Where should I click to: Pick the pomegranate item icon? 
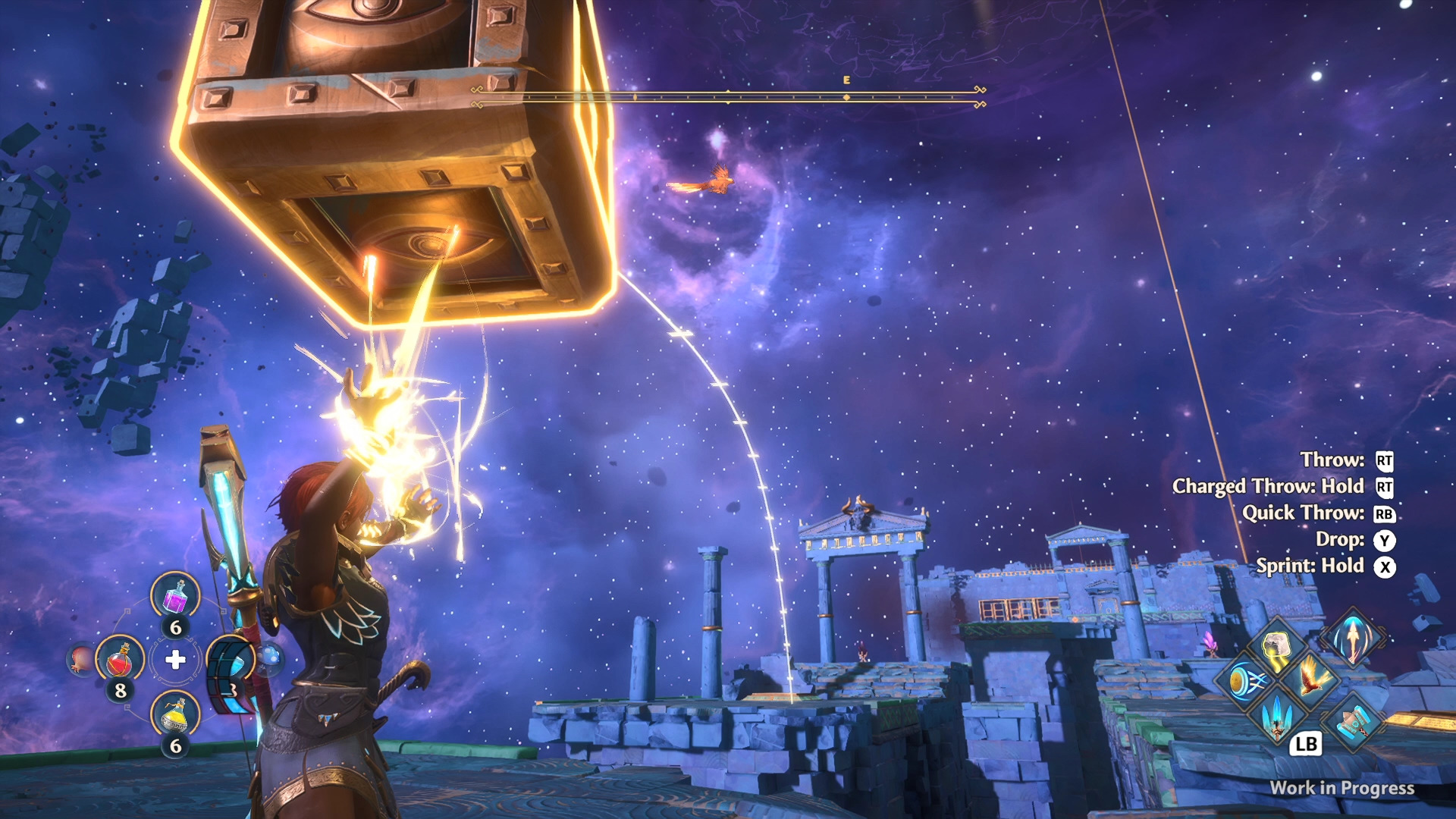80,660
